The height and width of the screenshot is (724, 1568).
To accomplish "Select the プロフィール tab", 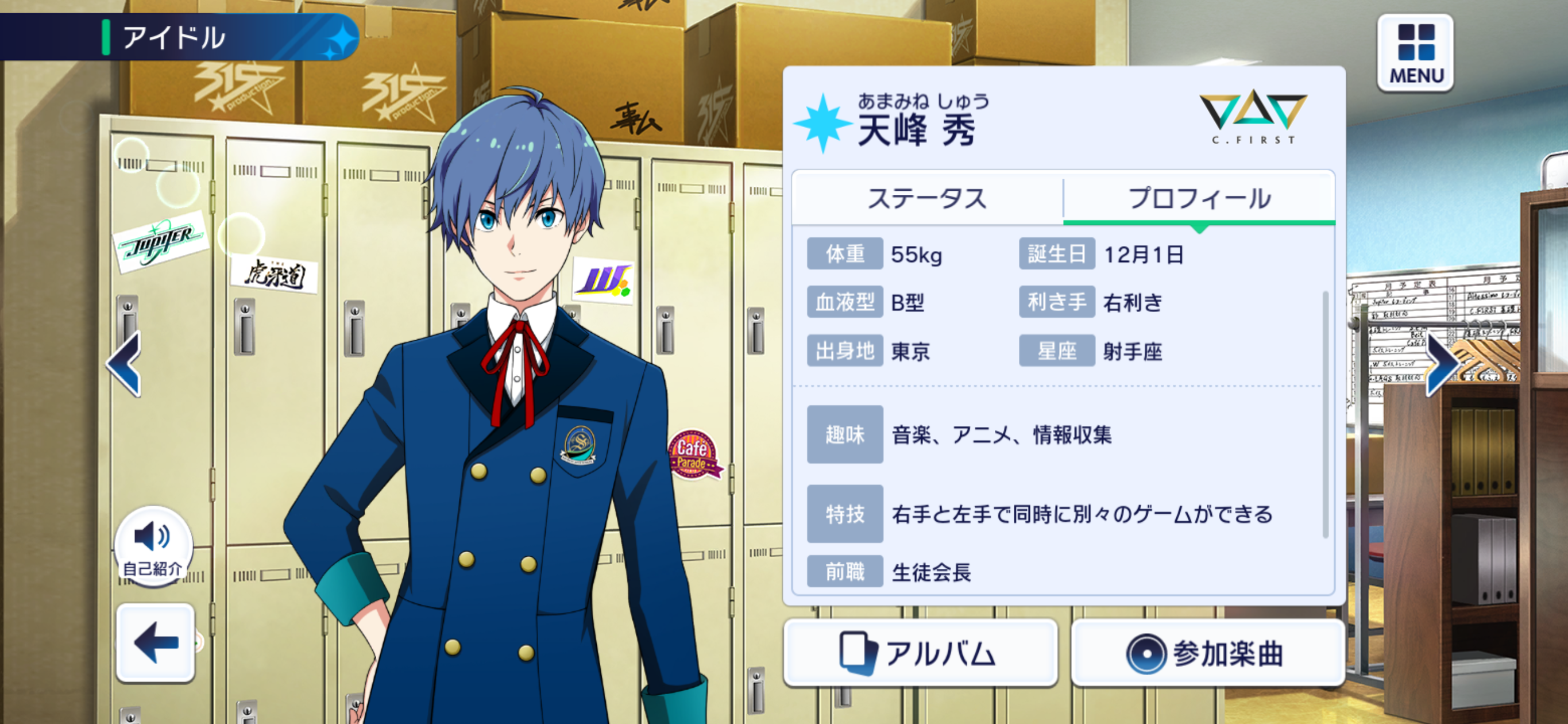I will pyautogui.click(x=1199, y=199).
